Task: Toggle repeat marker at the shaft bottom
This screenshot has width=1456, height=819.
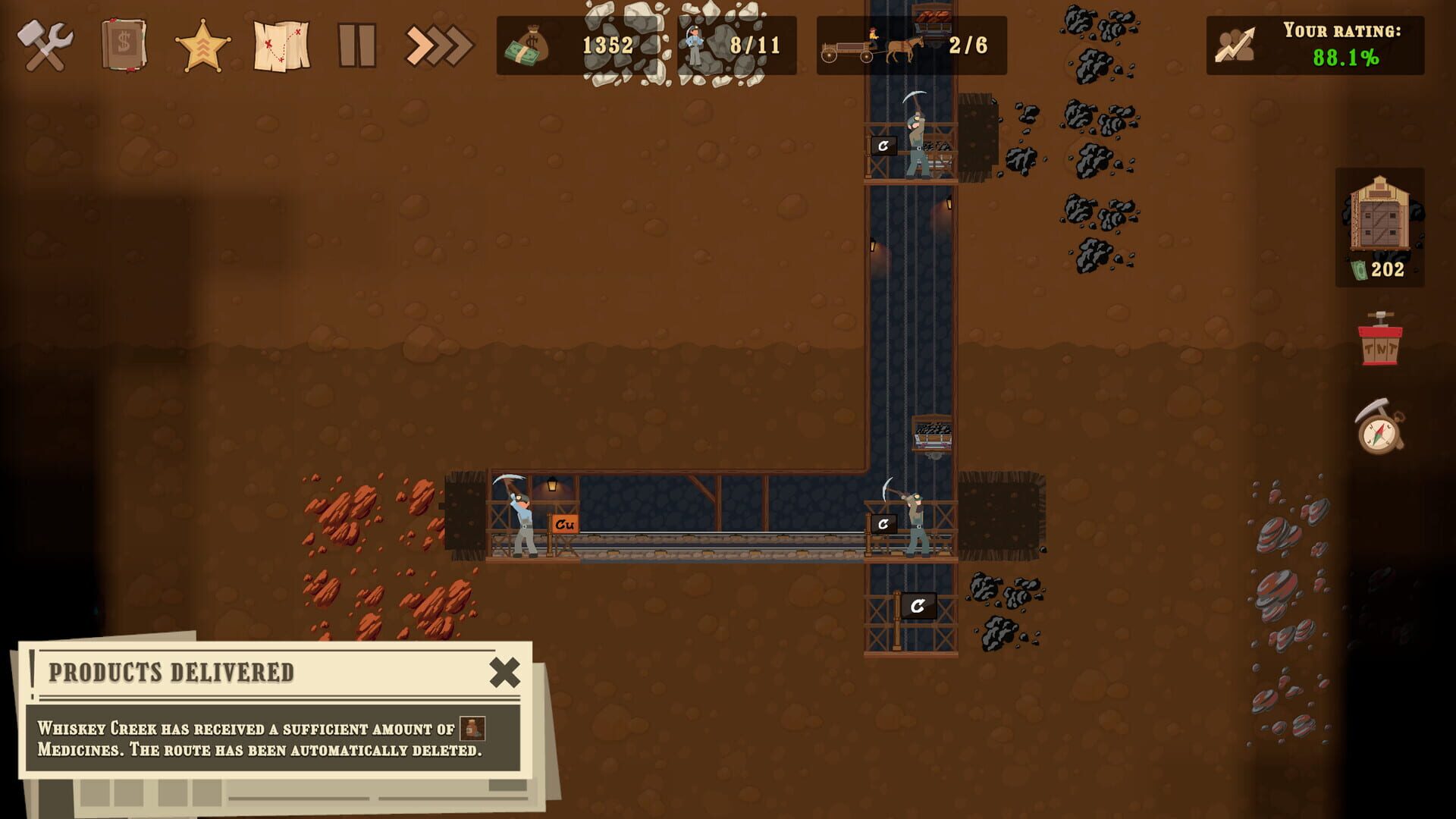Action: [x=918, y=607]
